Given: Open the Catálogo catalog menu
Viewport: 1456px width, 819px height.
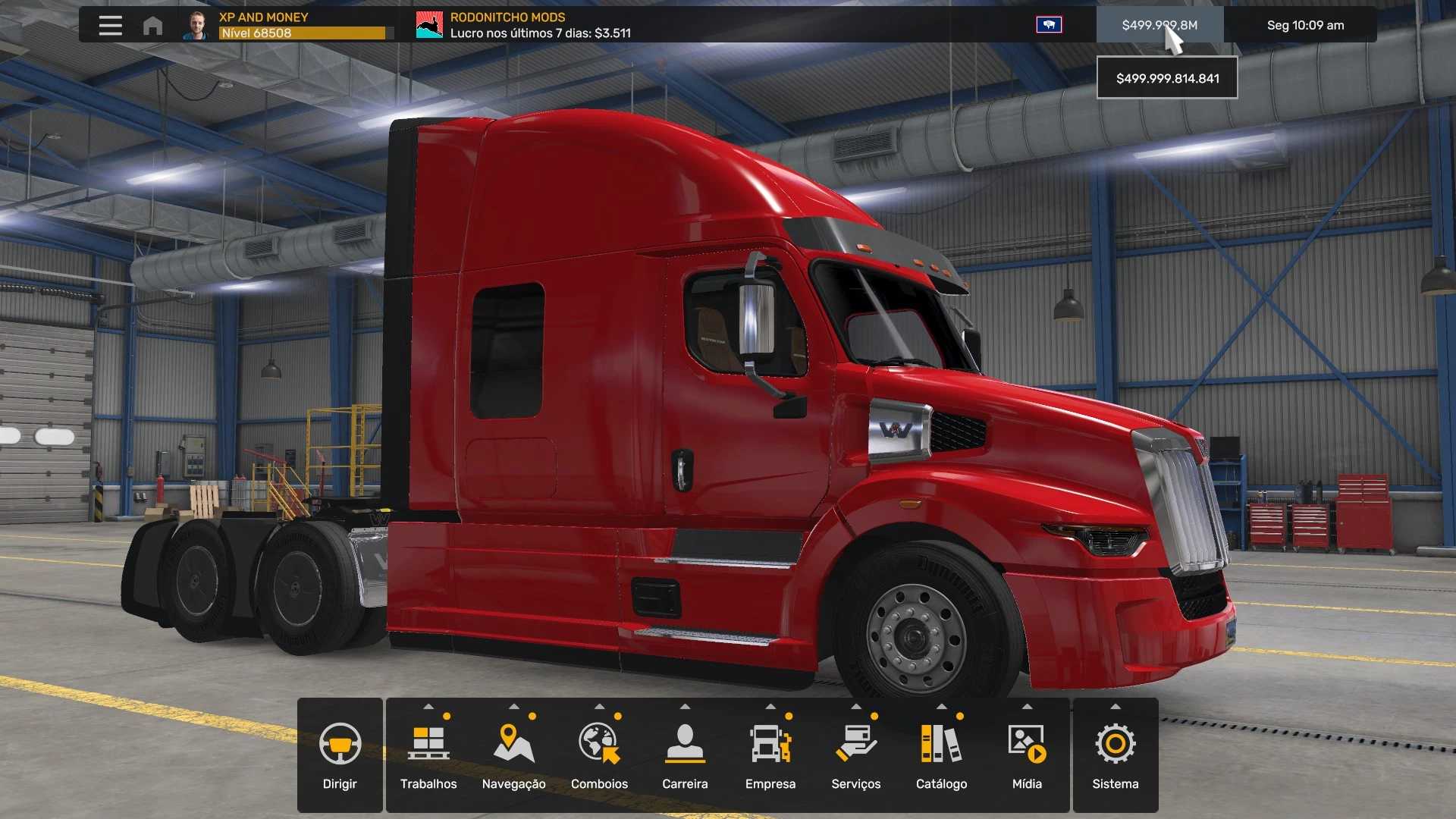Looking at the screenshot, I should pyautogui.click(x=941, y=755).
